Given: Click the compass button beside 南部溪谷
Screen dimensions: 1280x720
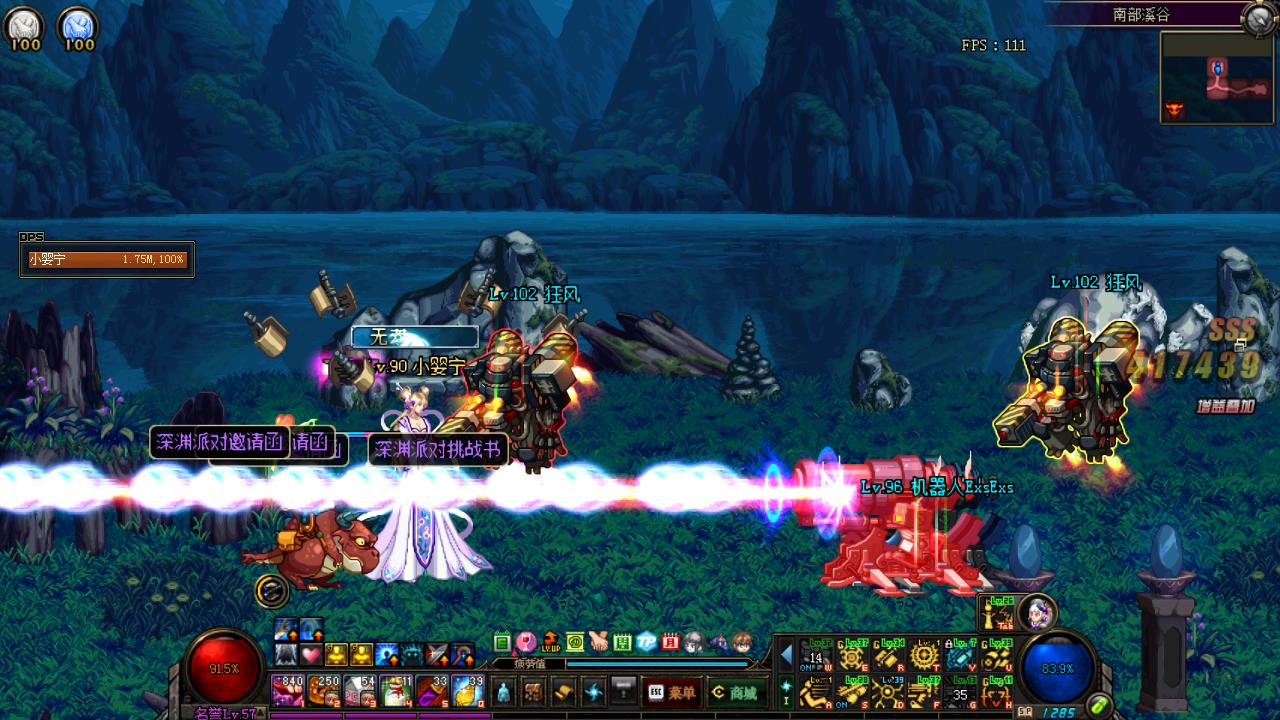Looking at the screenshot, I should (x=1257, y=18).
